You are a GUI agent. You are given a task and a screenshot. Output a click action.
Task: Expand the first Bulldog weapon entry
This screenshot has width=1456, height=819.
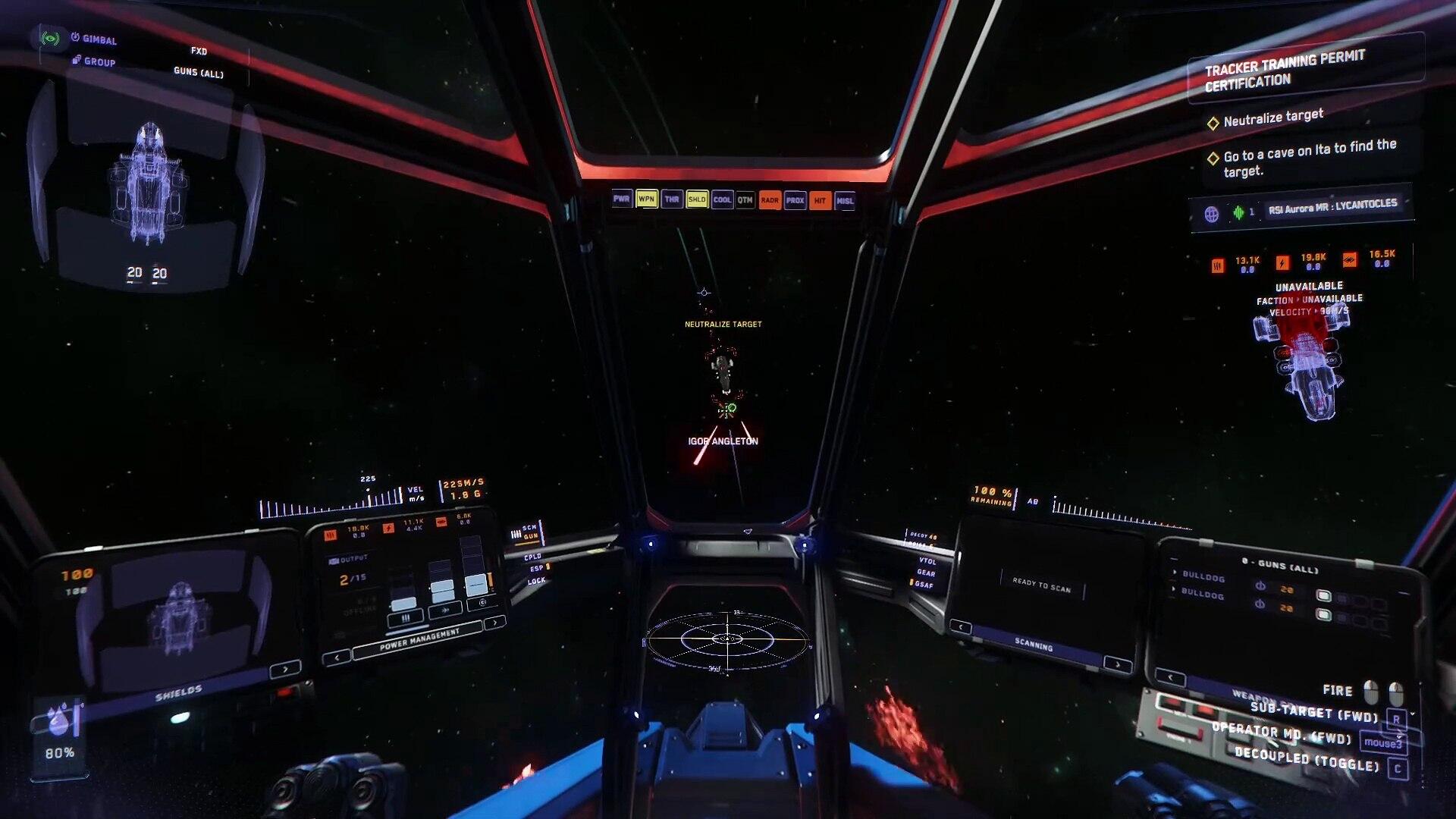1175,573
